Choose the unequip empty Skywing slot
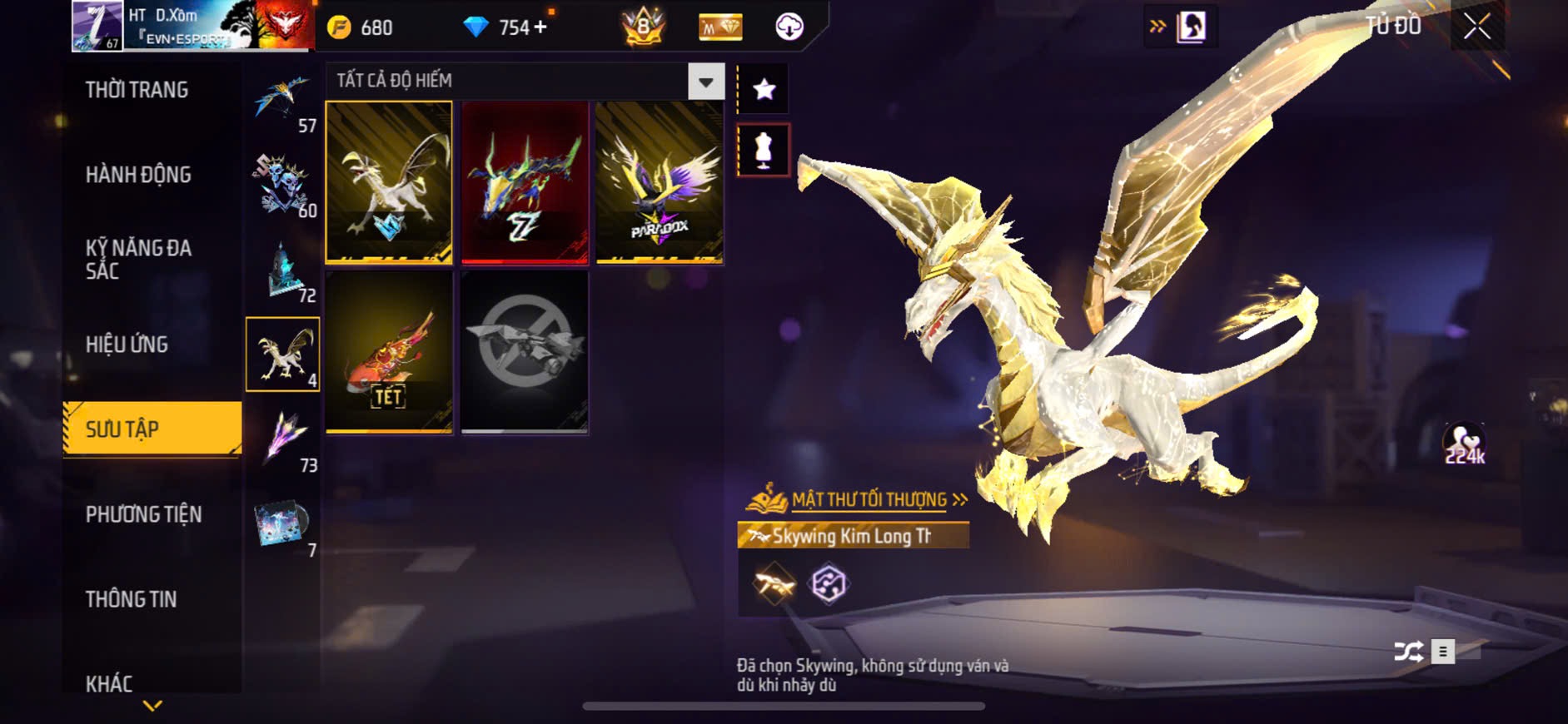Viewport: 1568px width, 724px height. [525, 352]
